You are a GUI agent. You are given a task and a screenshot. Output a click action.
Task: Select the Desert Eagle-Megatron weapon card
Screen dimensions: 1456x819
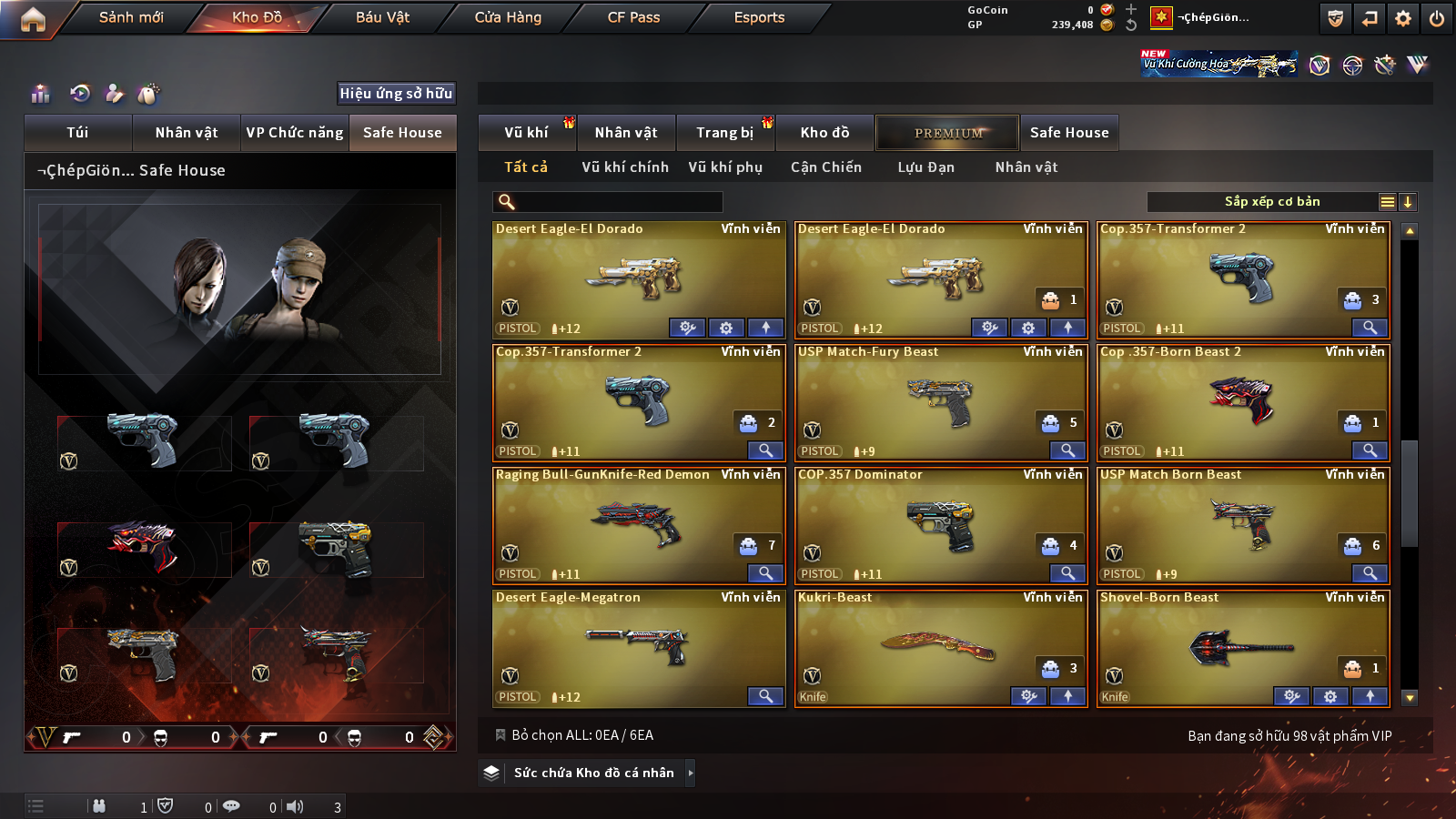[638, 647]
